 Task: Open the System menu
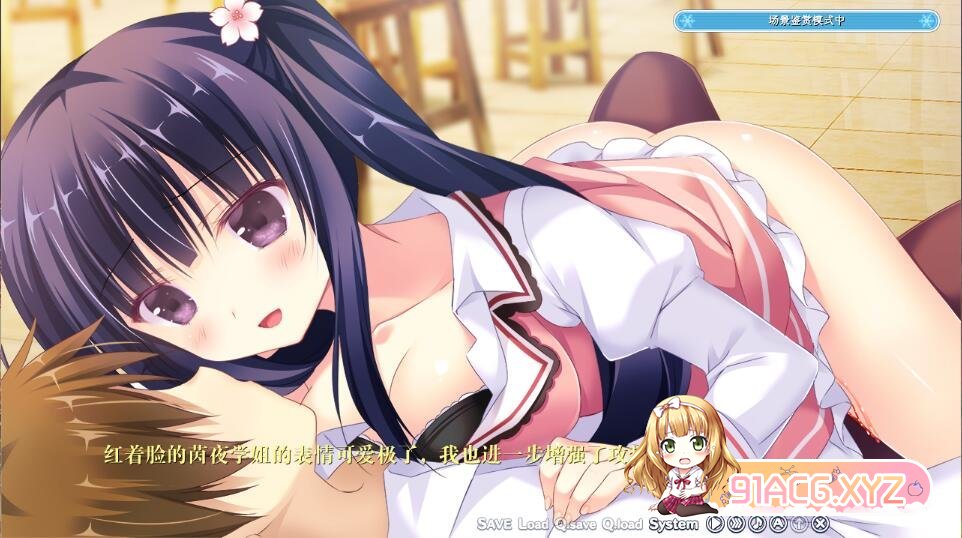[x=673, y=523]
